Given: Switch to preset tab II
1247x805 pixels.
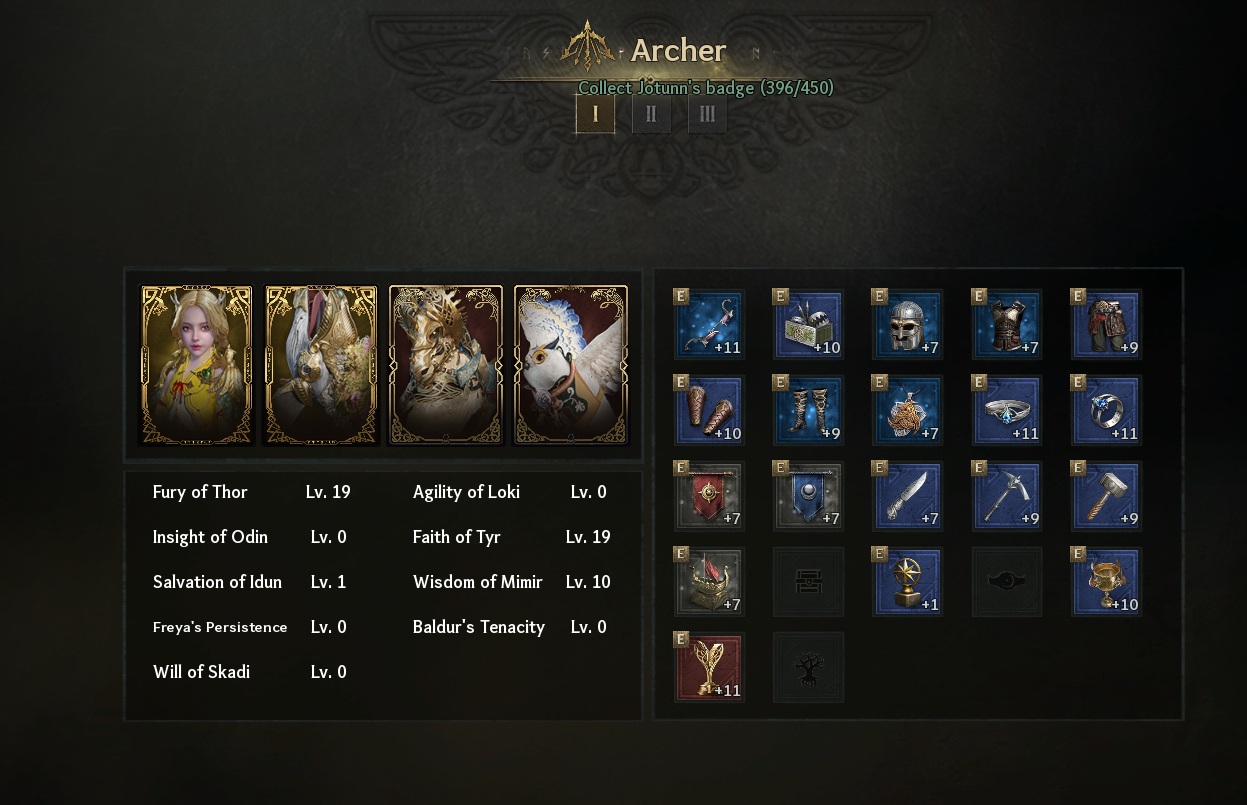Looking at the screenshot, I should tap(651, 114).
